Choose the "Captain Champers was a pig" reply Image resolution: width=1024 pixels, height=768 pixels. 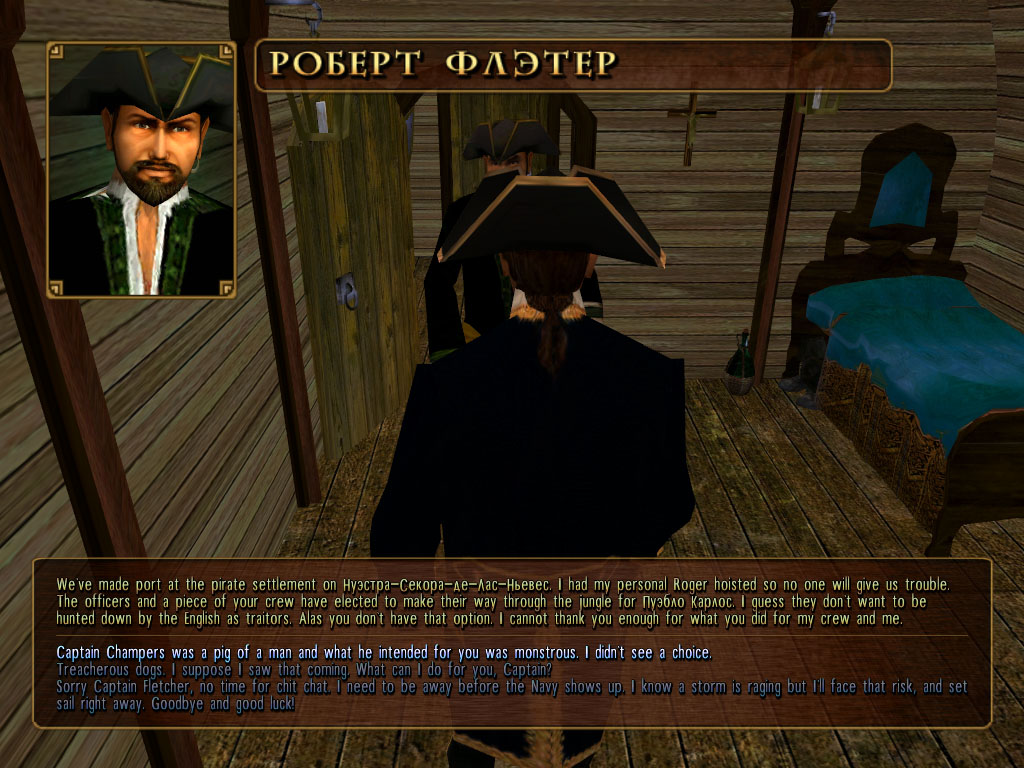click(x=384, y=653)
